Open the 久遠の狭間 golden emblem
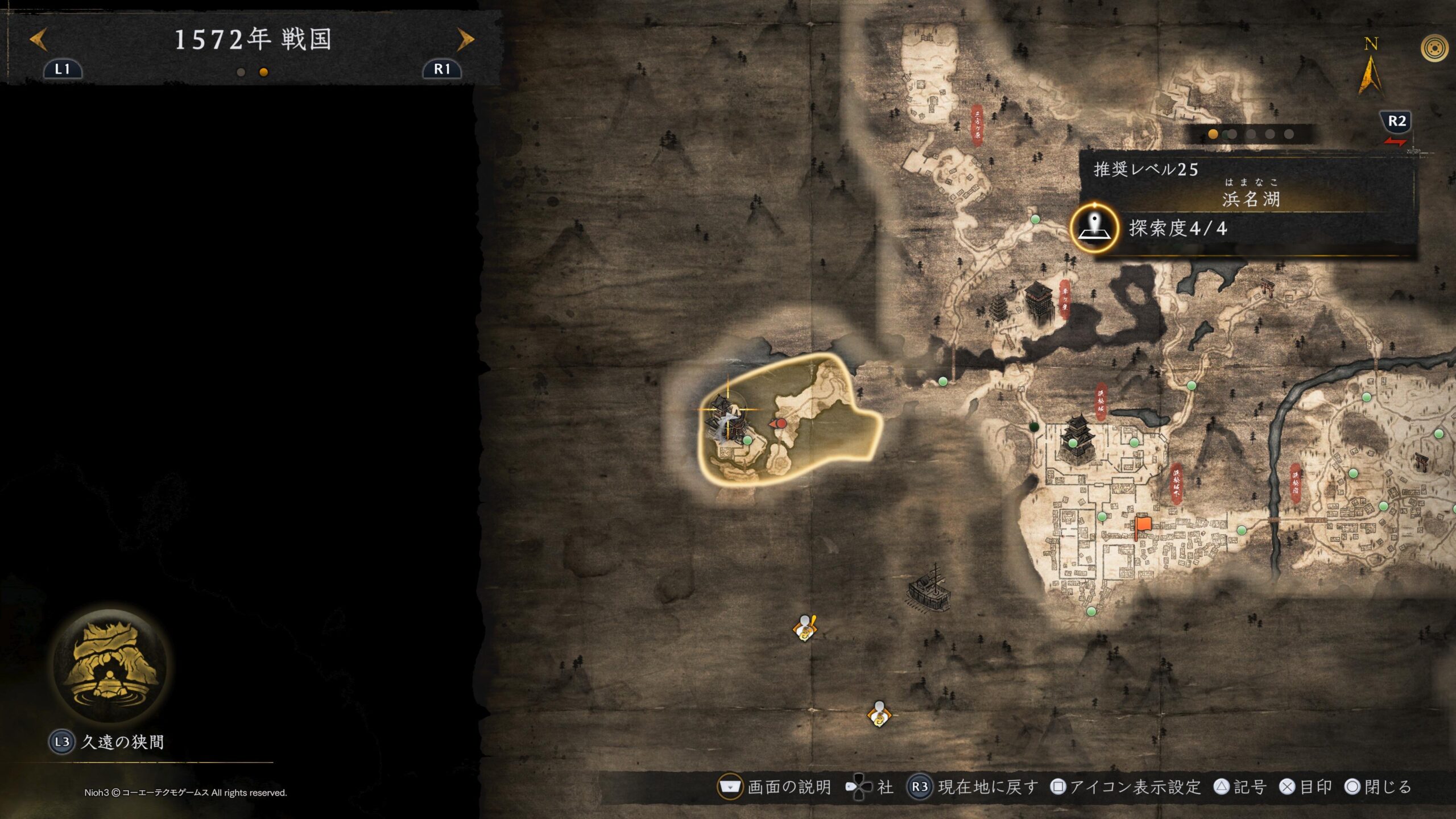Image resolution: width=1456 pixels, height=819 pixels. tap(111, 666)
